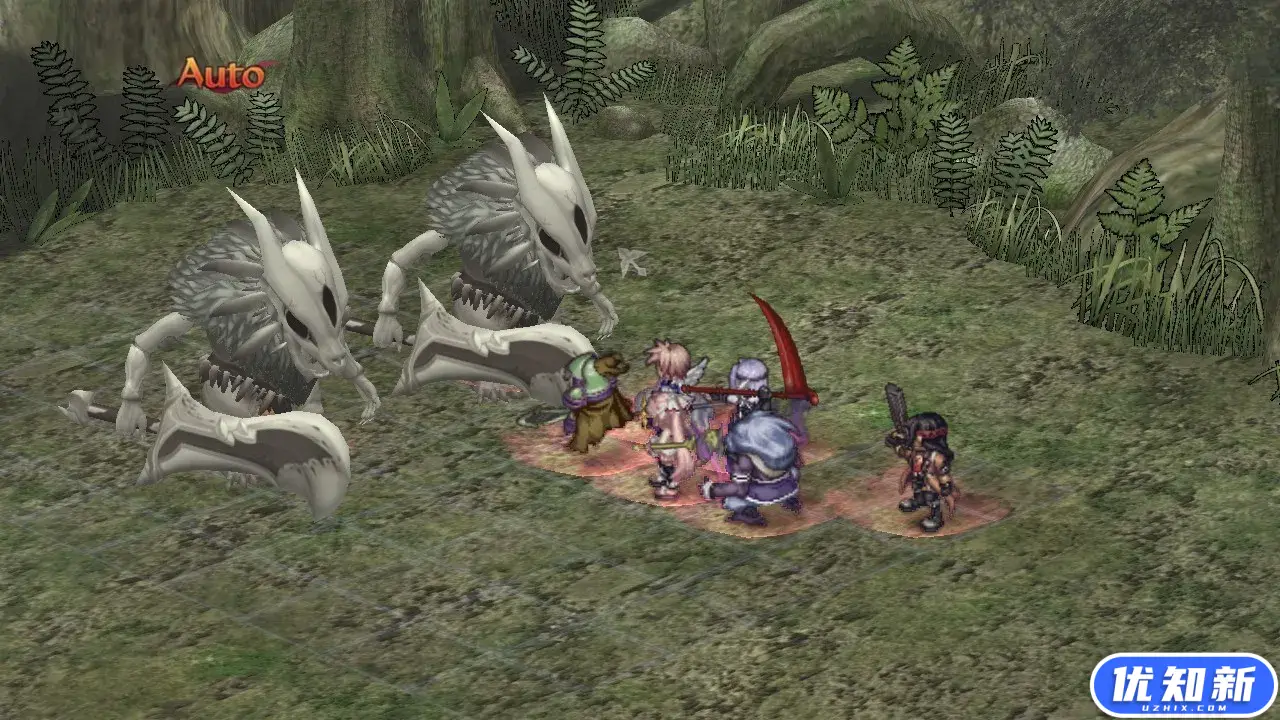Toggle the Auto battle indicator
This screenshot has height=720, width=1280.
click(221, 74)
